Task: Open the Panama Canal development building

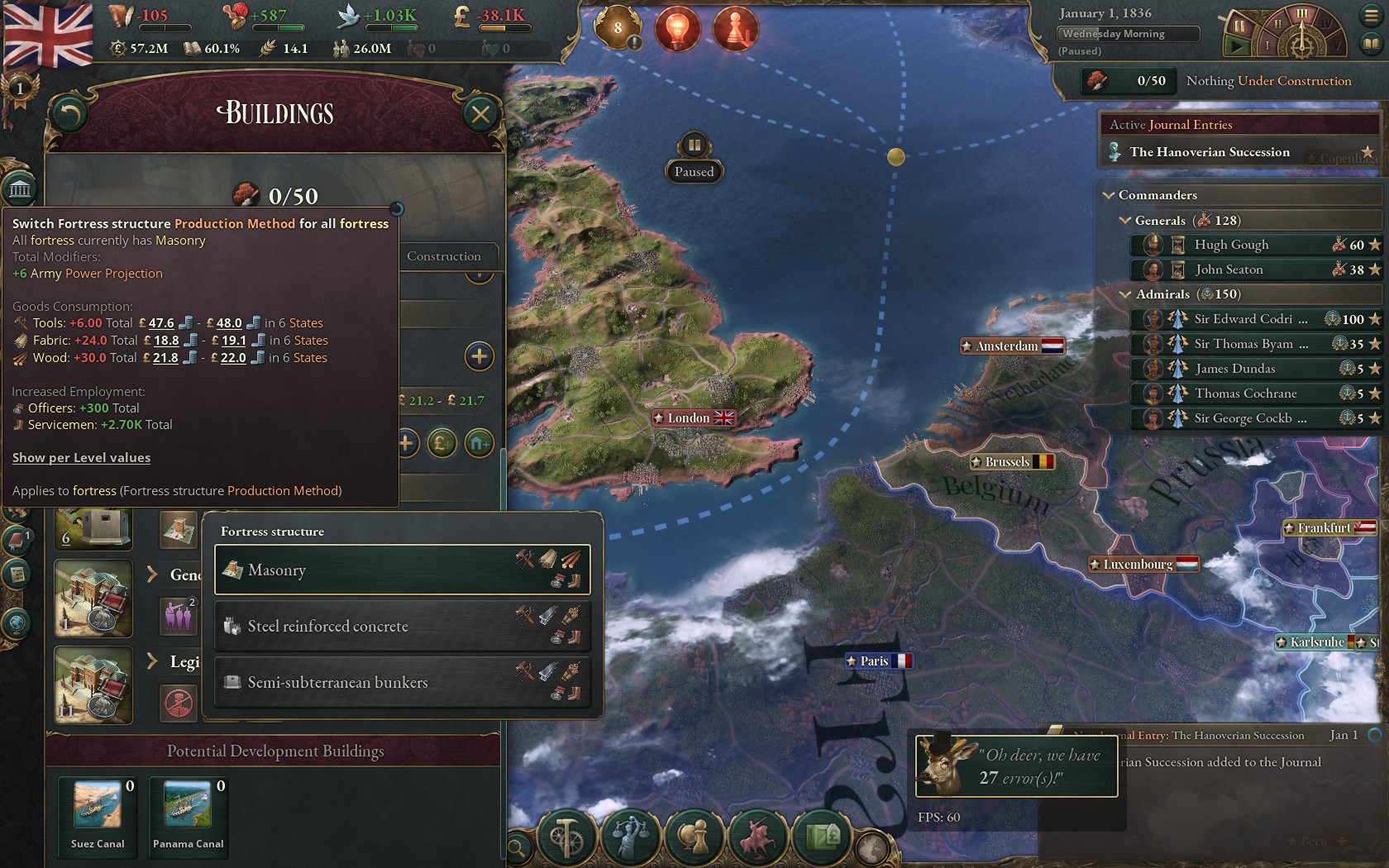Action: coord(188,806)
